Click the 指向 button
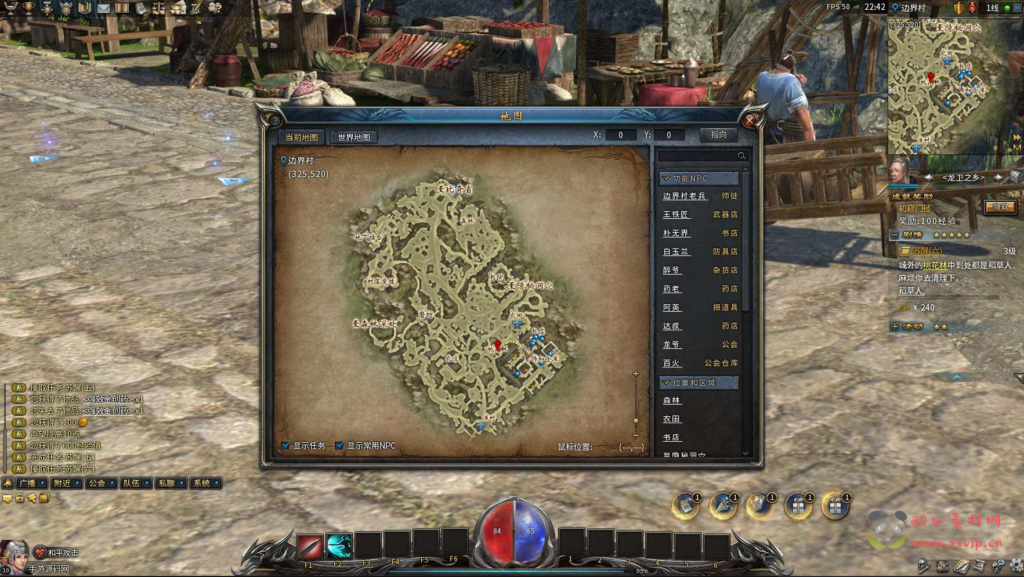 point(718,135)
